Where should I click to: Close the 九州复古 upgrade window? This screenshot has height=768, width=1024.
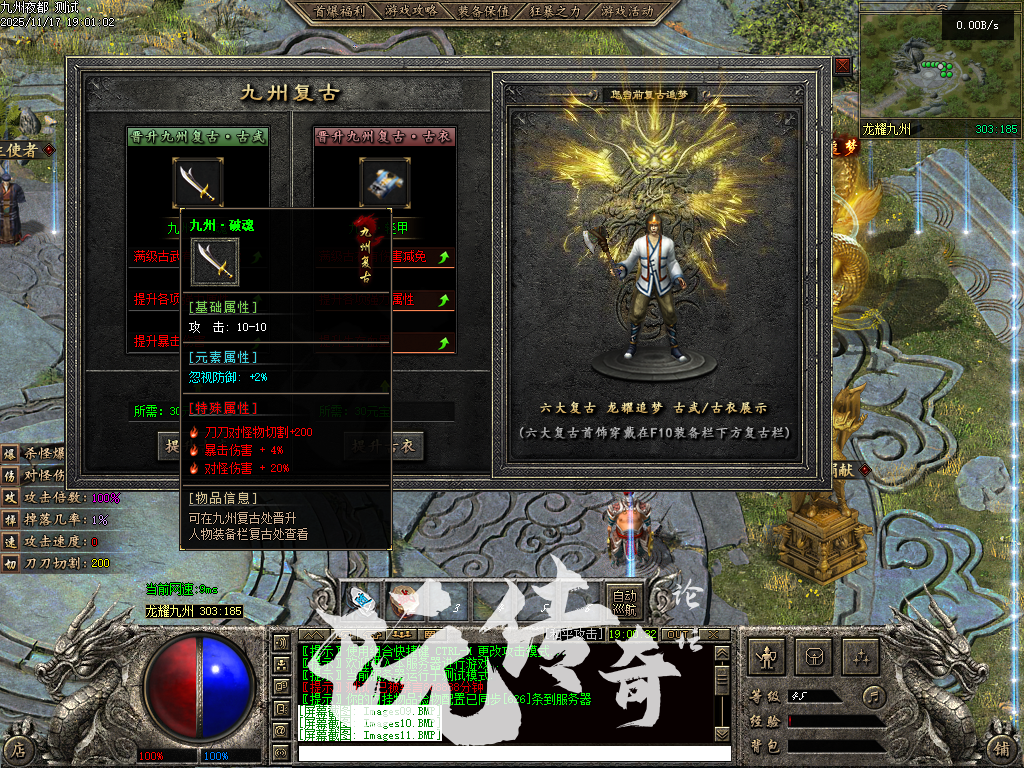[843, 65]
